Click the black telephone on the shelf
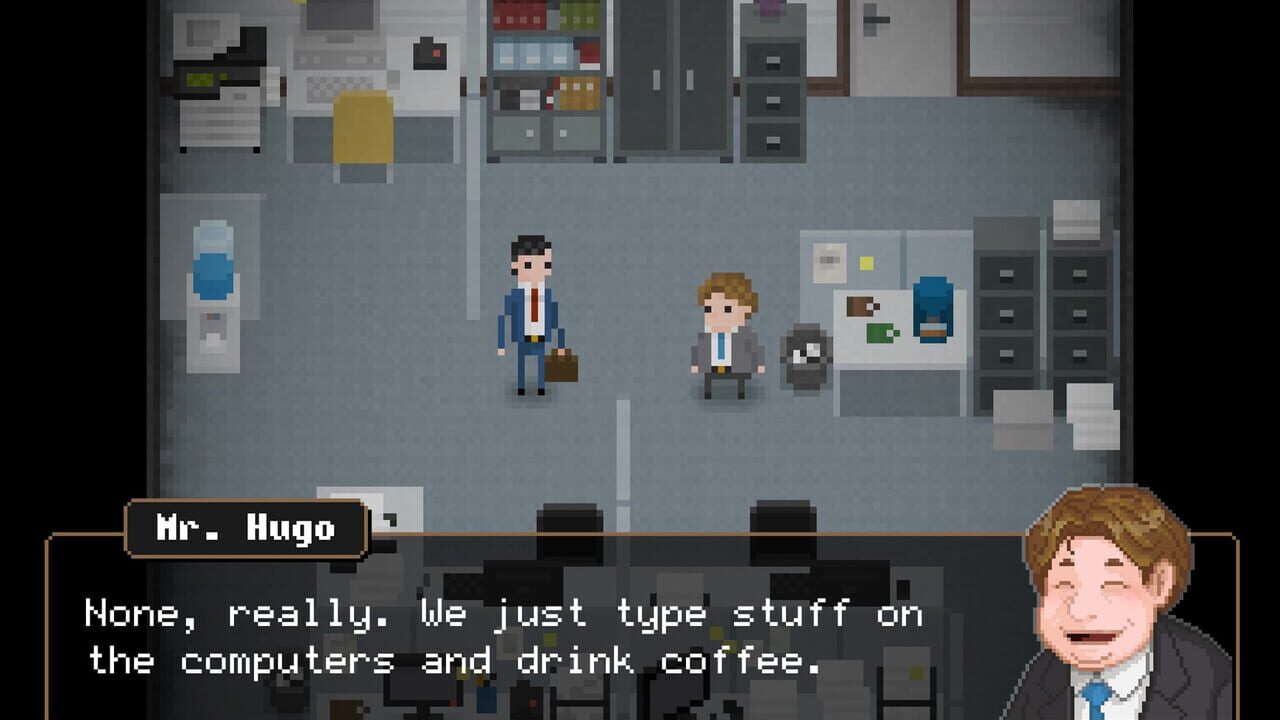This screenshot has width=1280, height=720. tap(432, 55)
